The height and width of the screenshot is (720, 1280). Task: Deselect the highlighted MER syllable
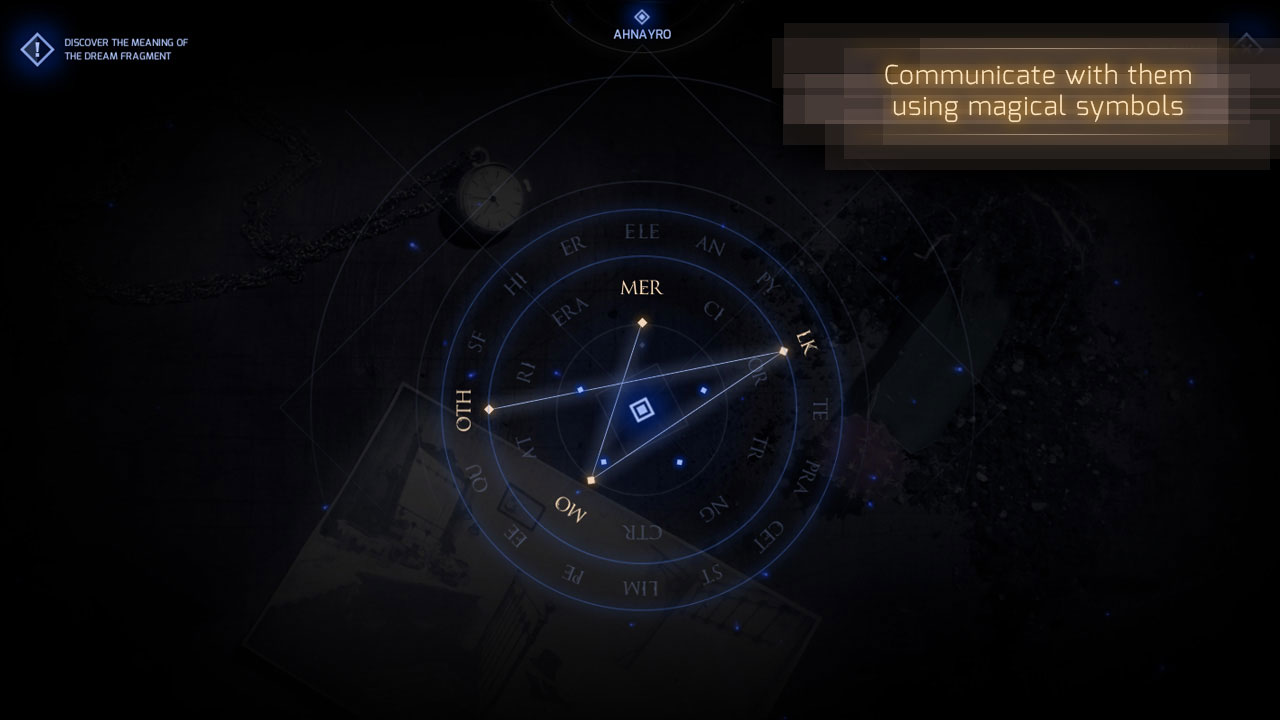tap(640, 288)
